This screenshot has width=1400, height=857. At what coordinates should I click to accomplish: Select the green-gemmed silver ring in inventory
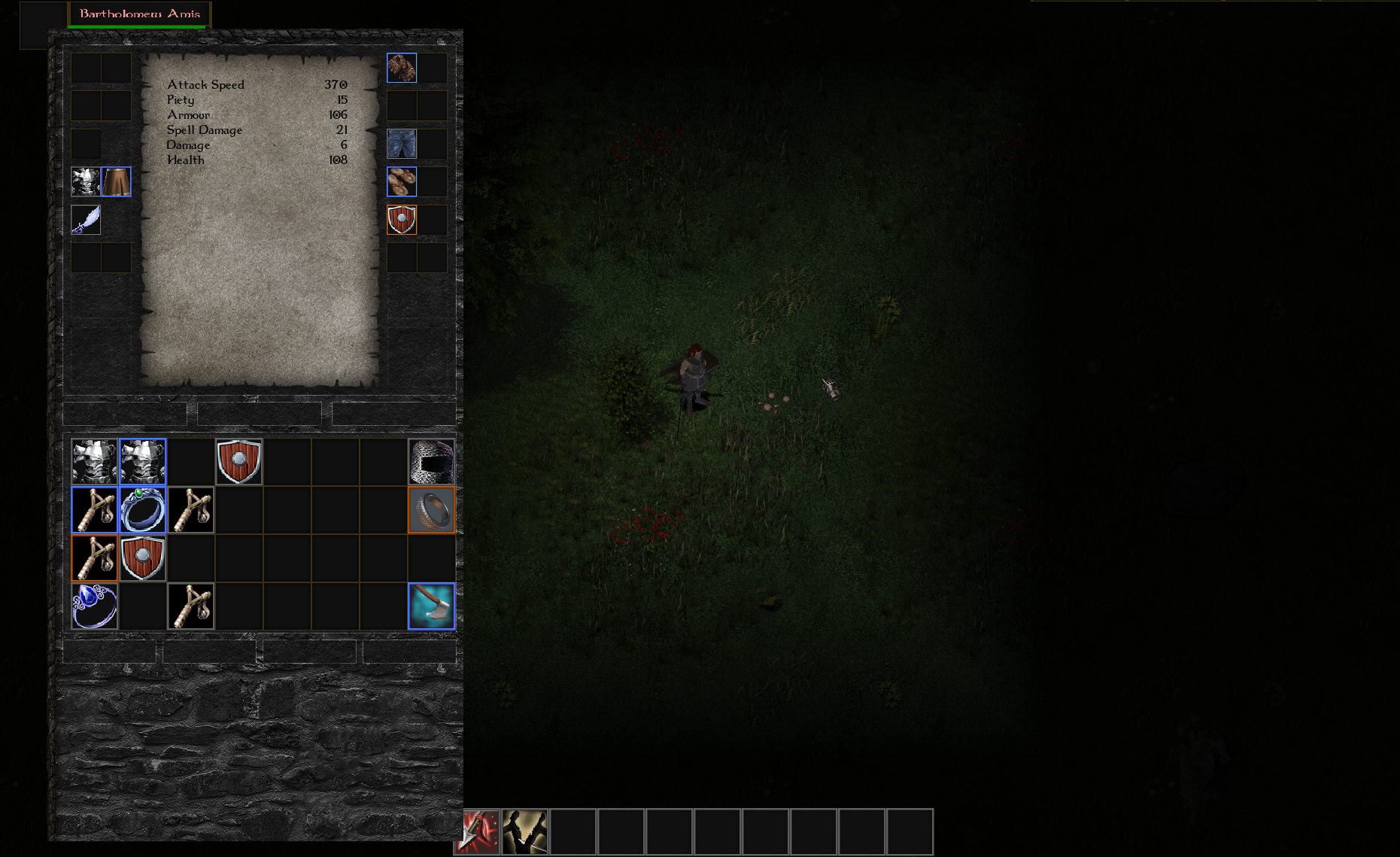(x=143, y=509)
